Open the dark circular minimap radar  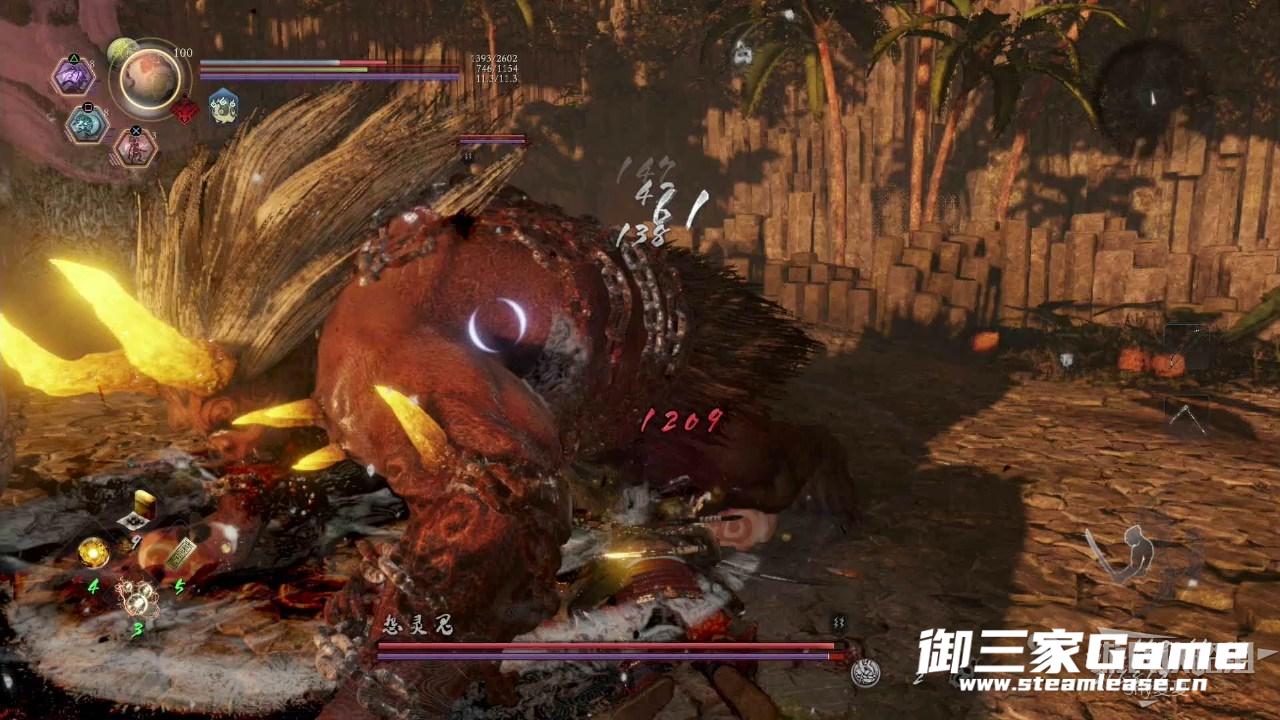[1148, 95]
